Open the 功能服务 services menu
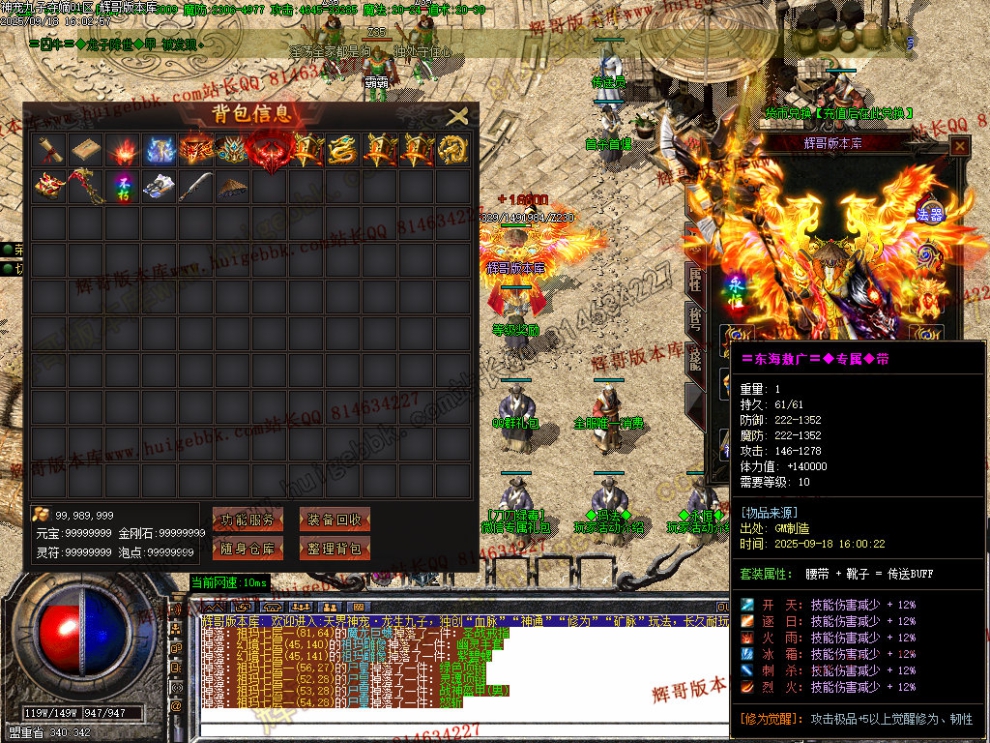 coord(247,519)
